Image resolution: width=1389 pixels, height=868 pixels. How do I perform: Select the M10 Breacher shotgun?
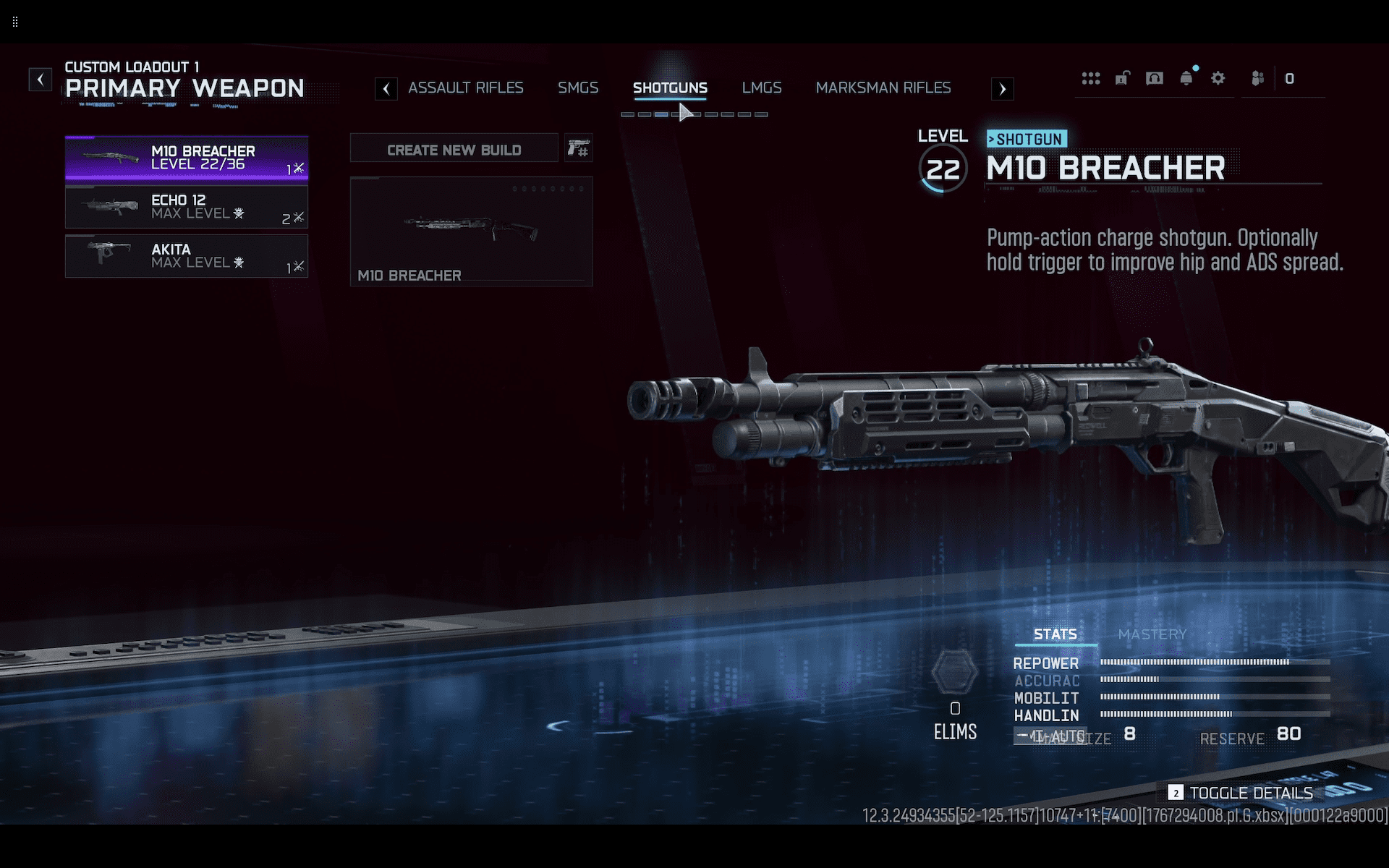[187, 158]
